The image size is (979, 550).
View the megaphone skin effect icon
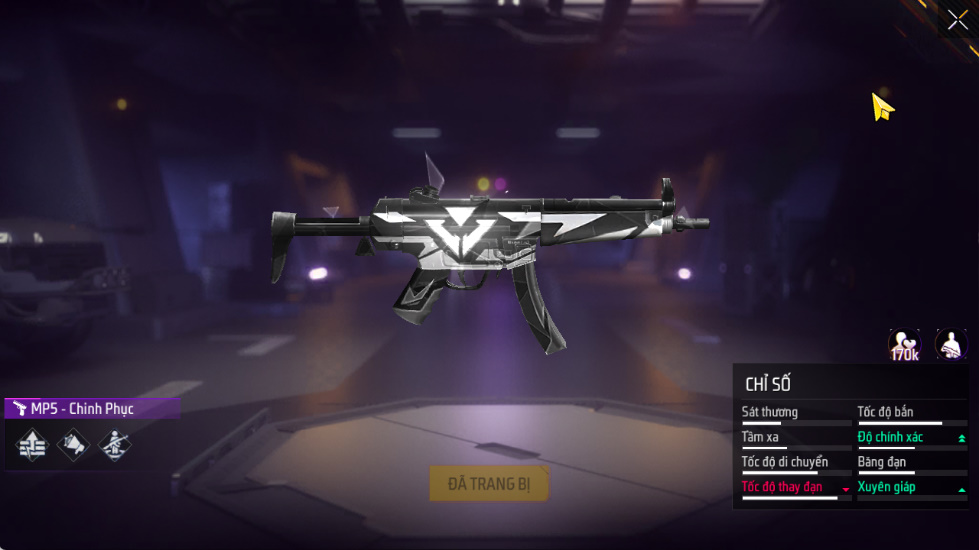74,445
